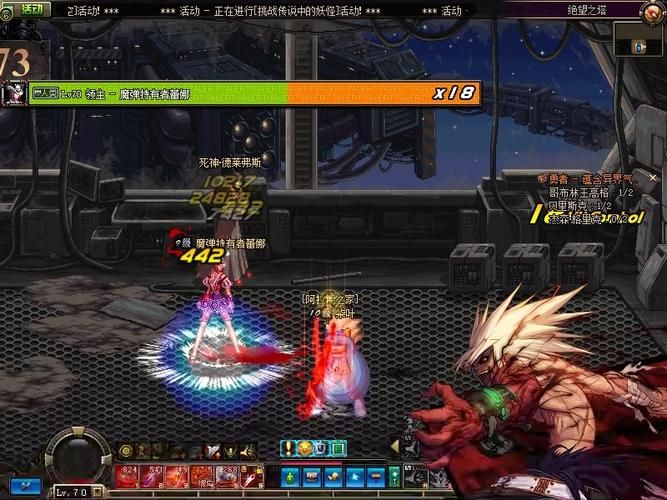Close the quest tracker with the X

(x=655, y=177)
